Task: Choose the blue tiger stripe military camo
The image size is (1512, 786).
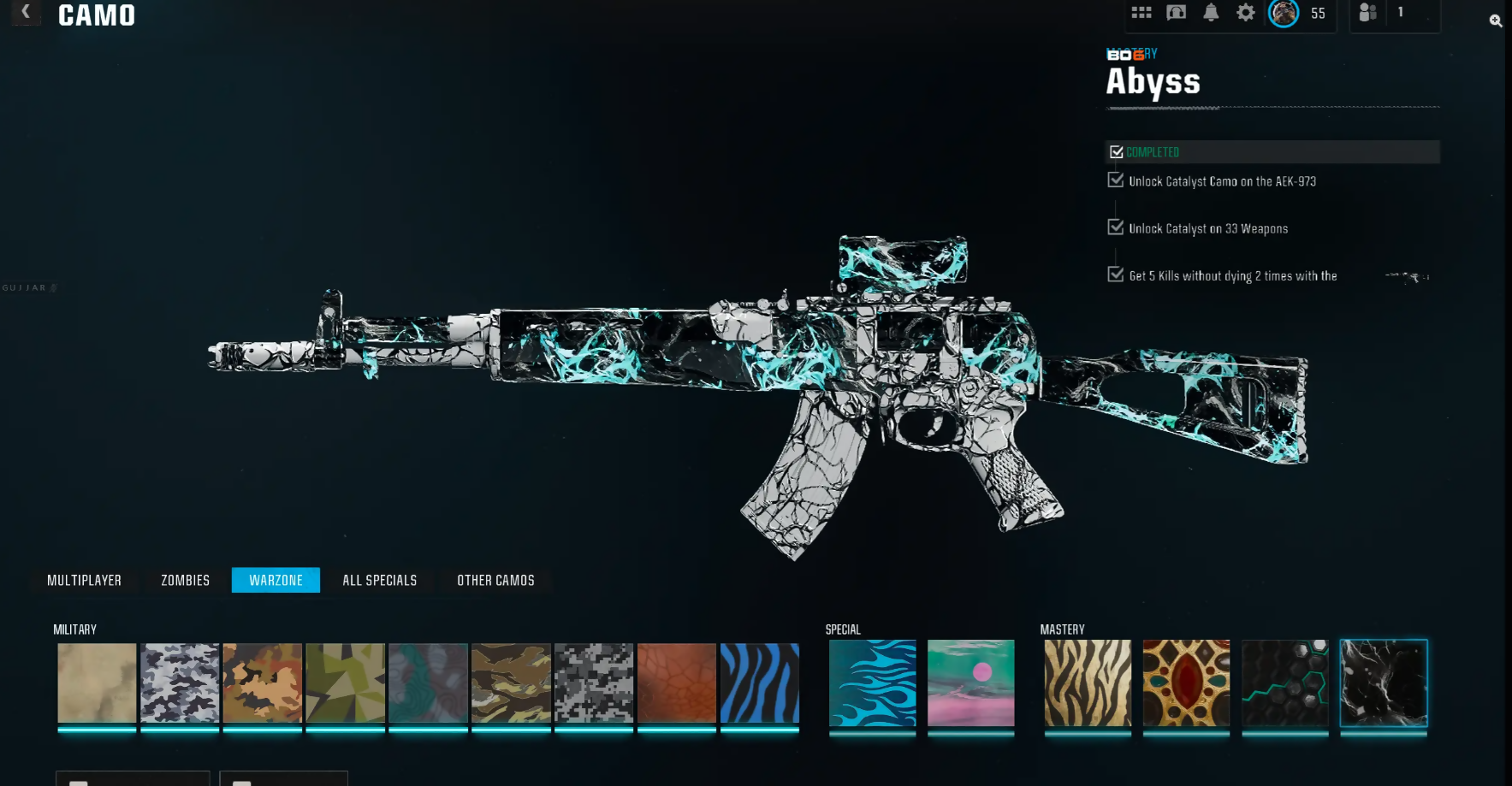Action: [x=759, y=683]
